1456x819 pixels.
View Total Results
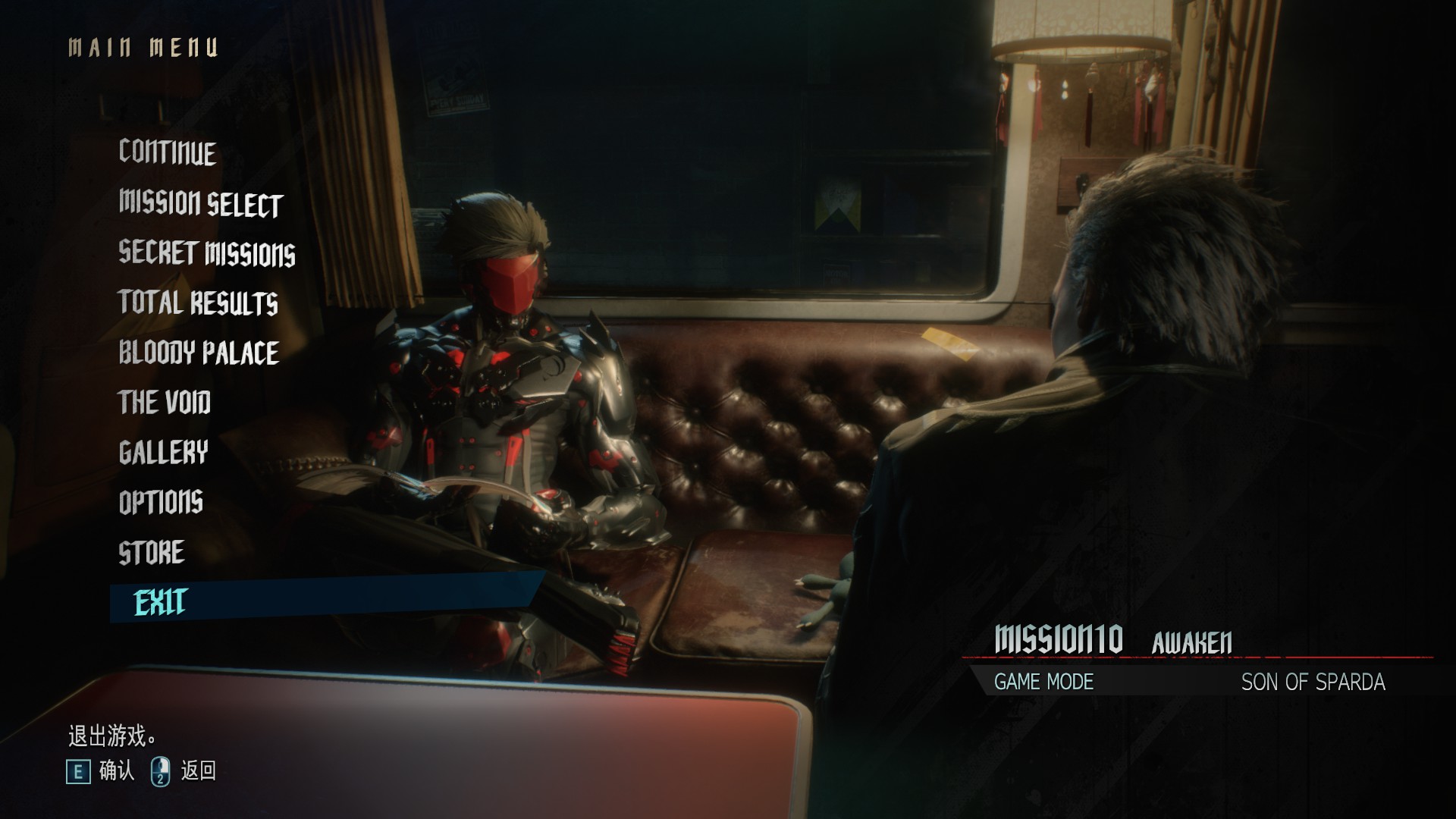198,303
